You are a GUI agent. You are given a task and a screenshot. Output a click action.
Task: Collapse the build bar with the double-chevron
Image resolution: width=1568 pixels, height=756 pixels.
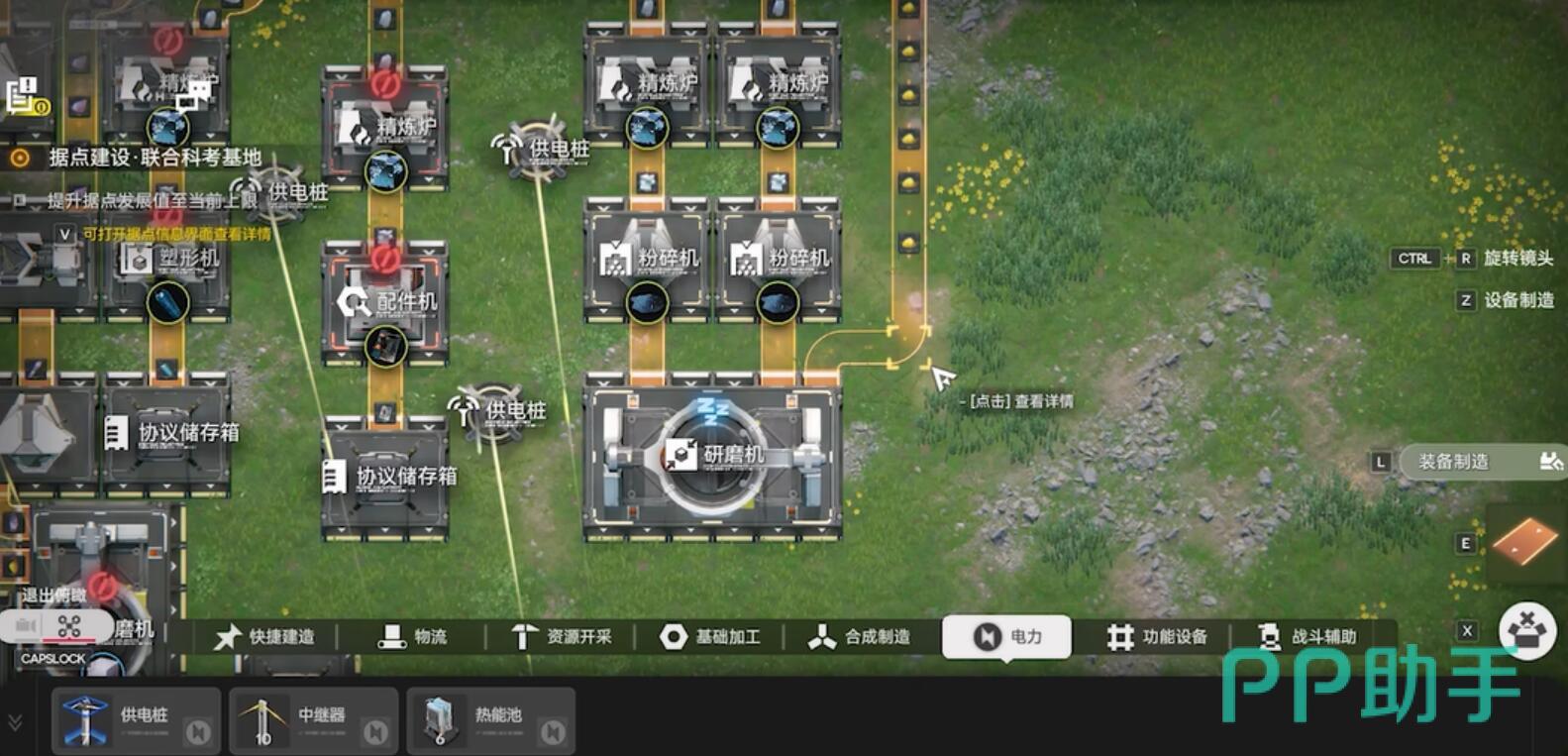[x=15, y=722]
